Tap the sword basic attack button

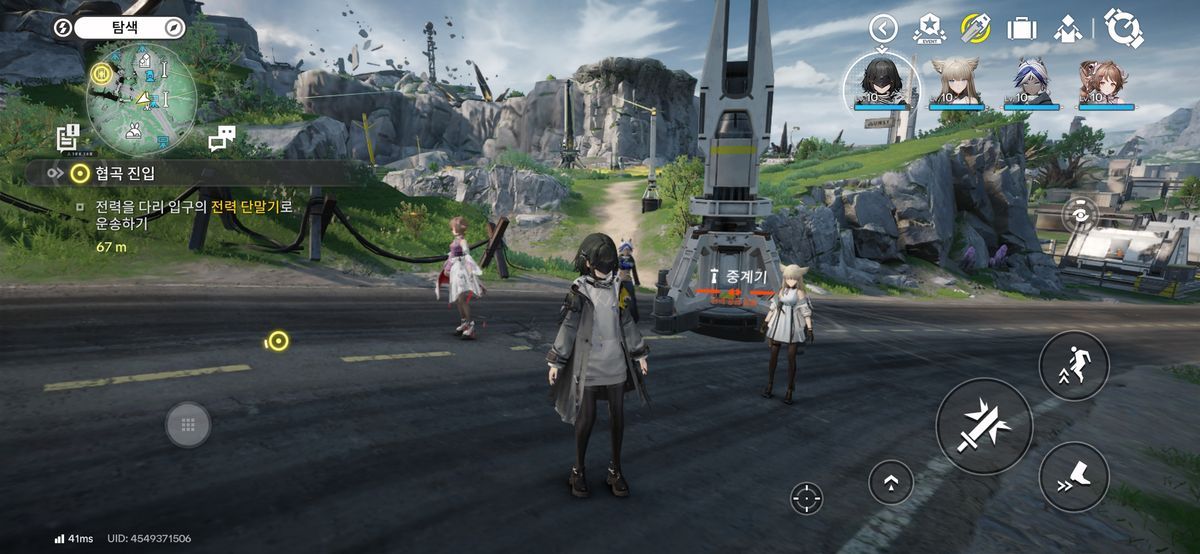[x=984, y=426]
